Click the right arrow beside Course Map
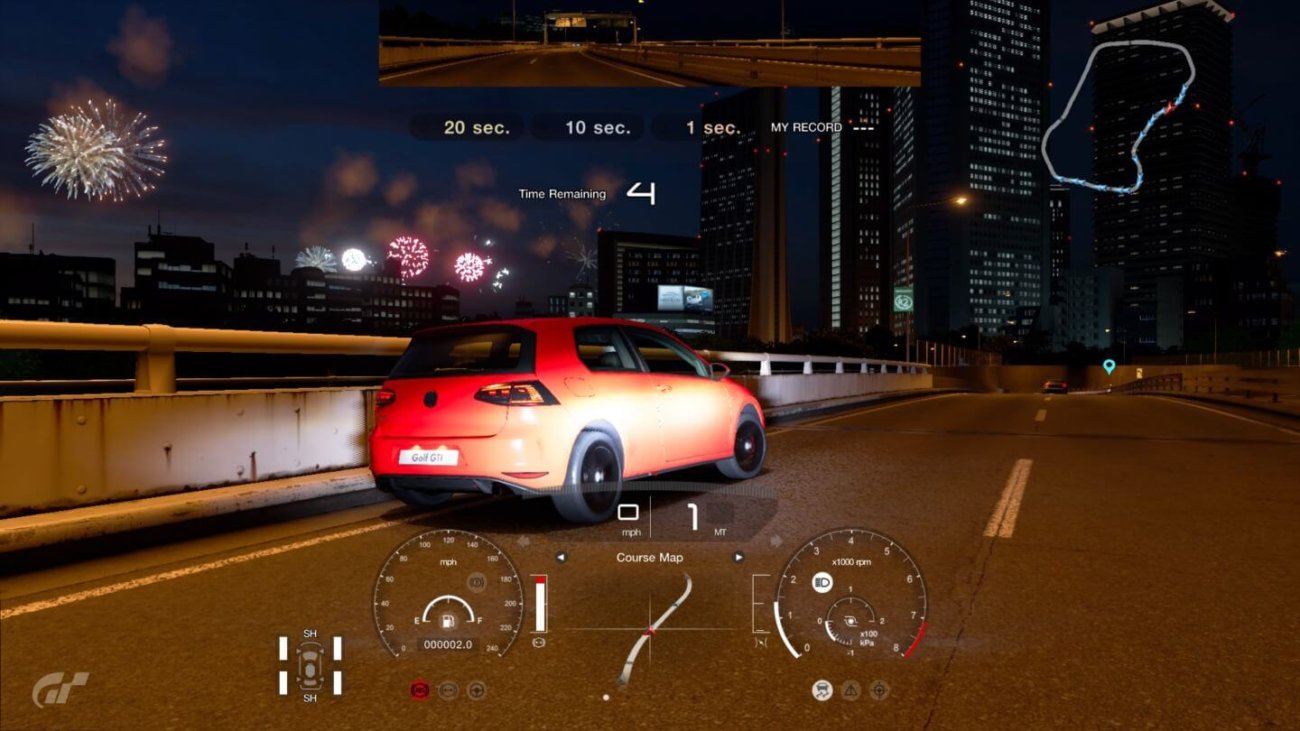Image resolution: width=1300 pixels, height=731 pixels. coord(739,557)
